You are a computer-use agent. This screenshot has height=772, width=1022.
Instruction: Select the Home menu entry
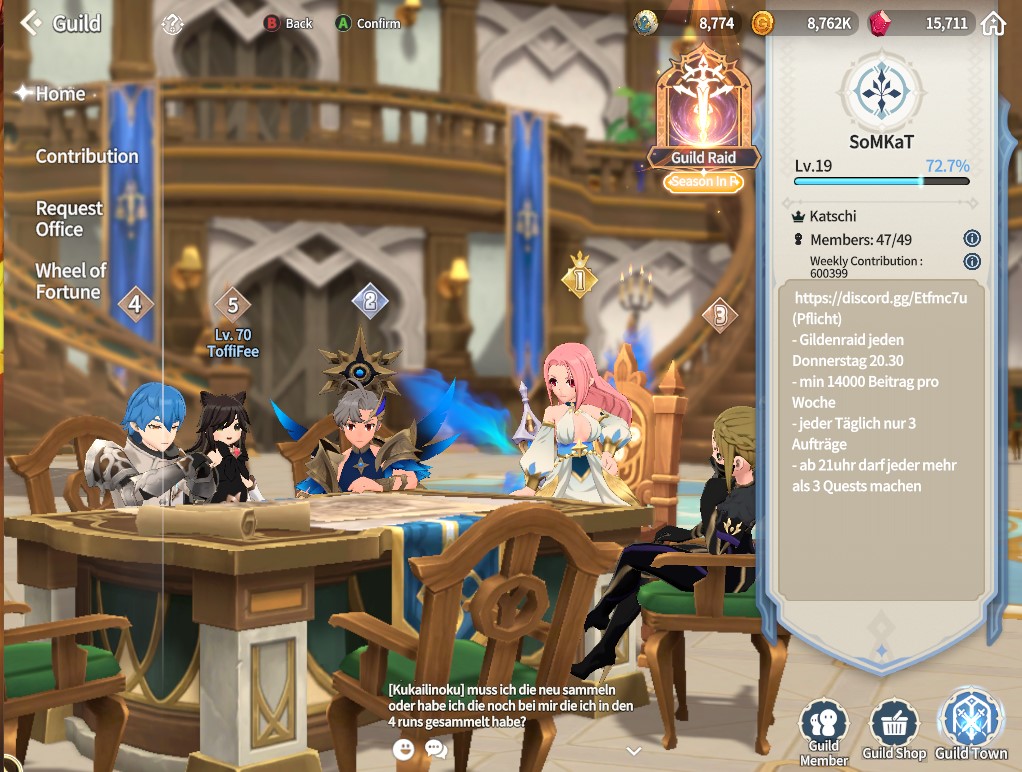(60, 94)
